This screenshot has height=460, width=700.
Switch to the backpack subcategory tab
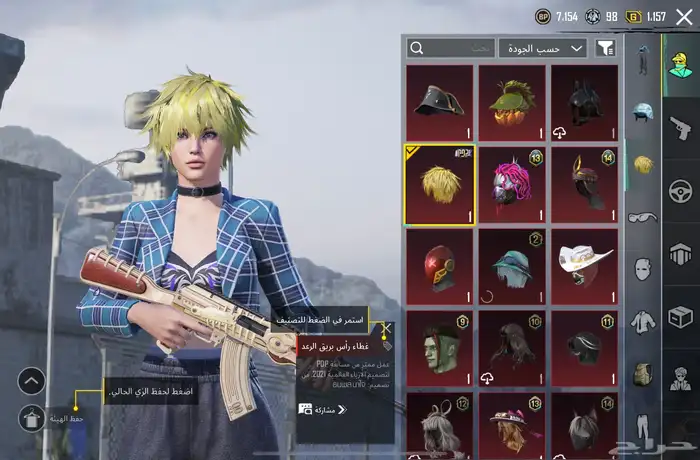642,373
